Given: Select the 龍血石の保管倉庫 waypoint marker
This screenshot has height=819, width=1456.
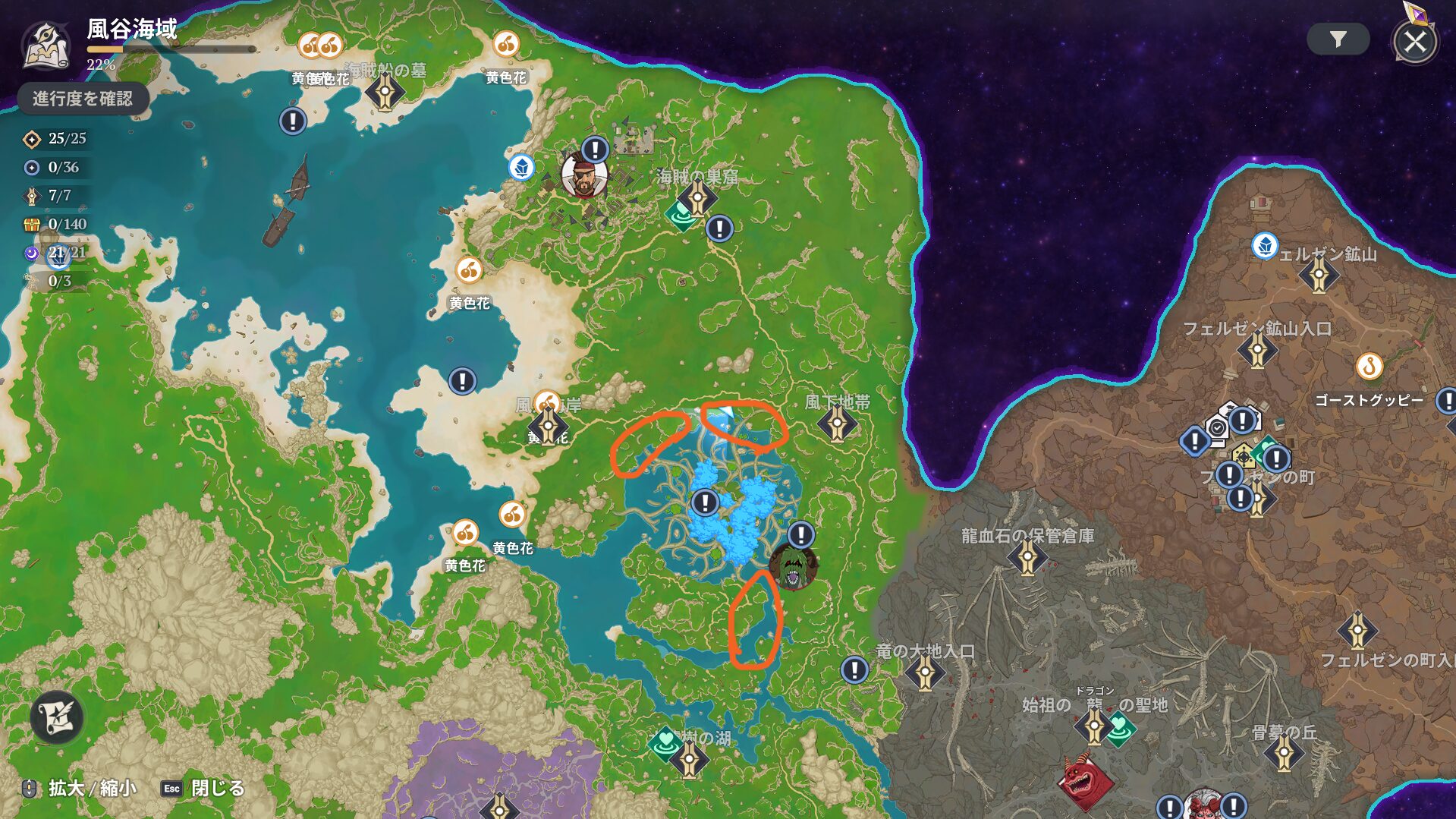Looking at the screenshot, I should [x=1027, y=558].
